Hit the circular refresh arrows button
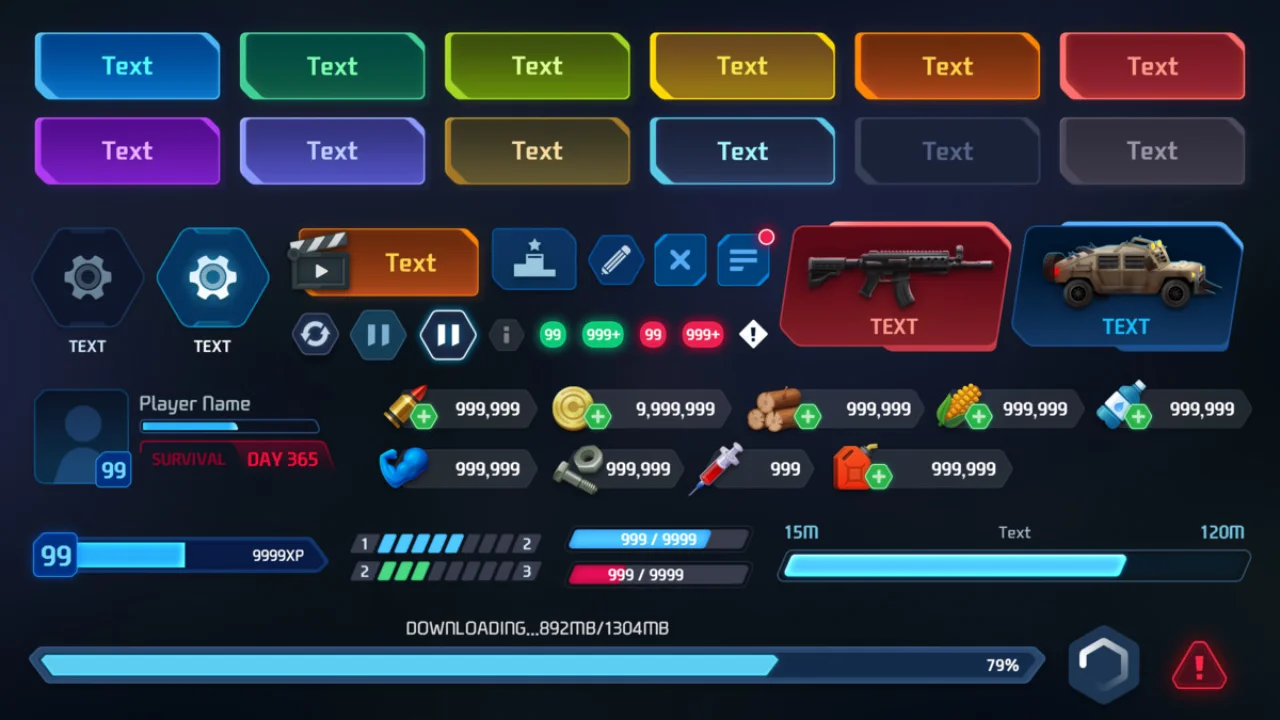Viewport: 1280px width, 720px height. click(x=315, y=334)
